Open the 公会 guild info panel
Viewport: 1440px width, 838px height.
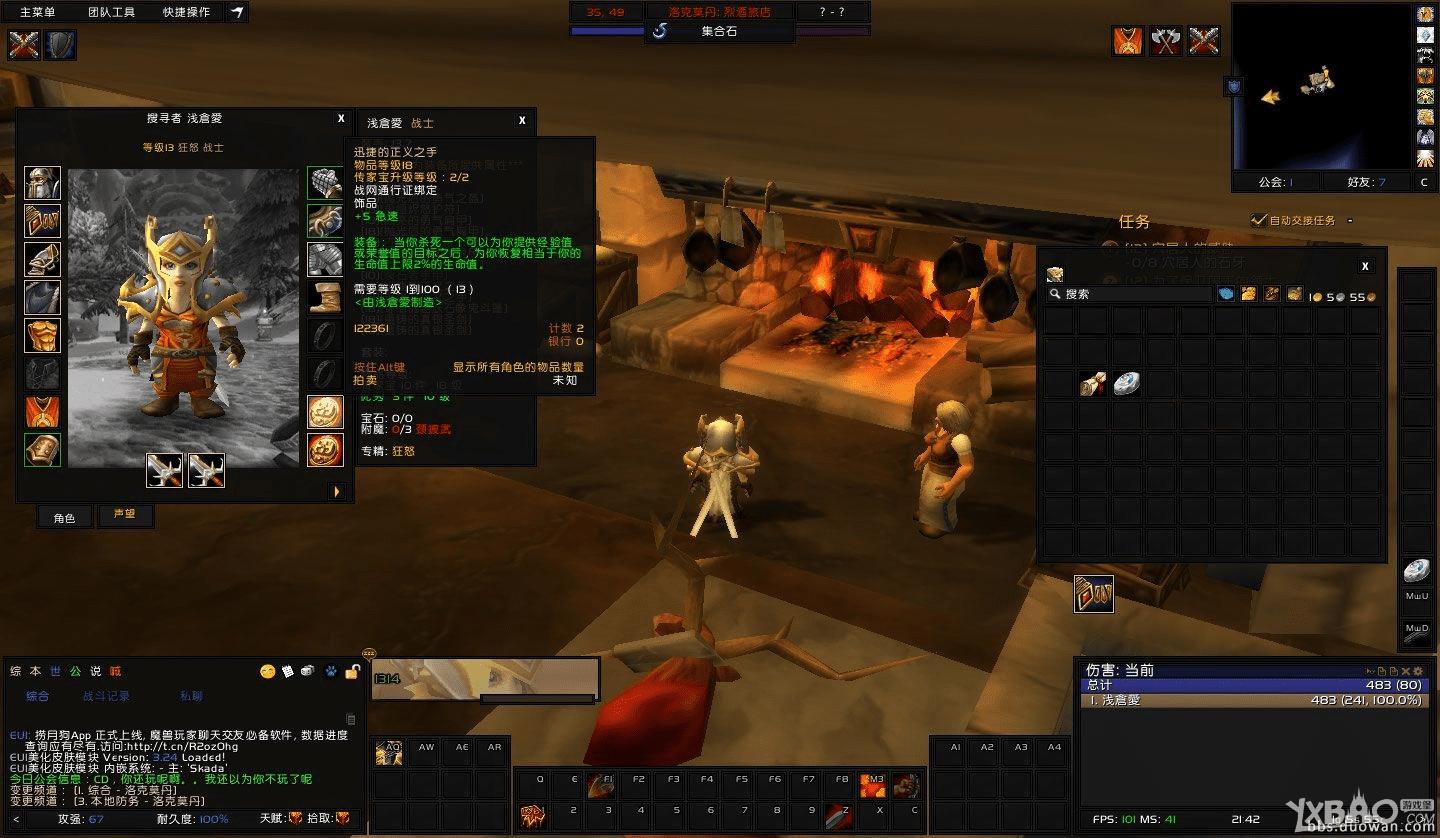(x=1275, y=182)
